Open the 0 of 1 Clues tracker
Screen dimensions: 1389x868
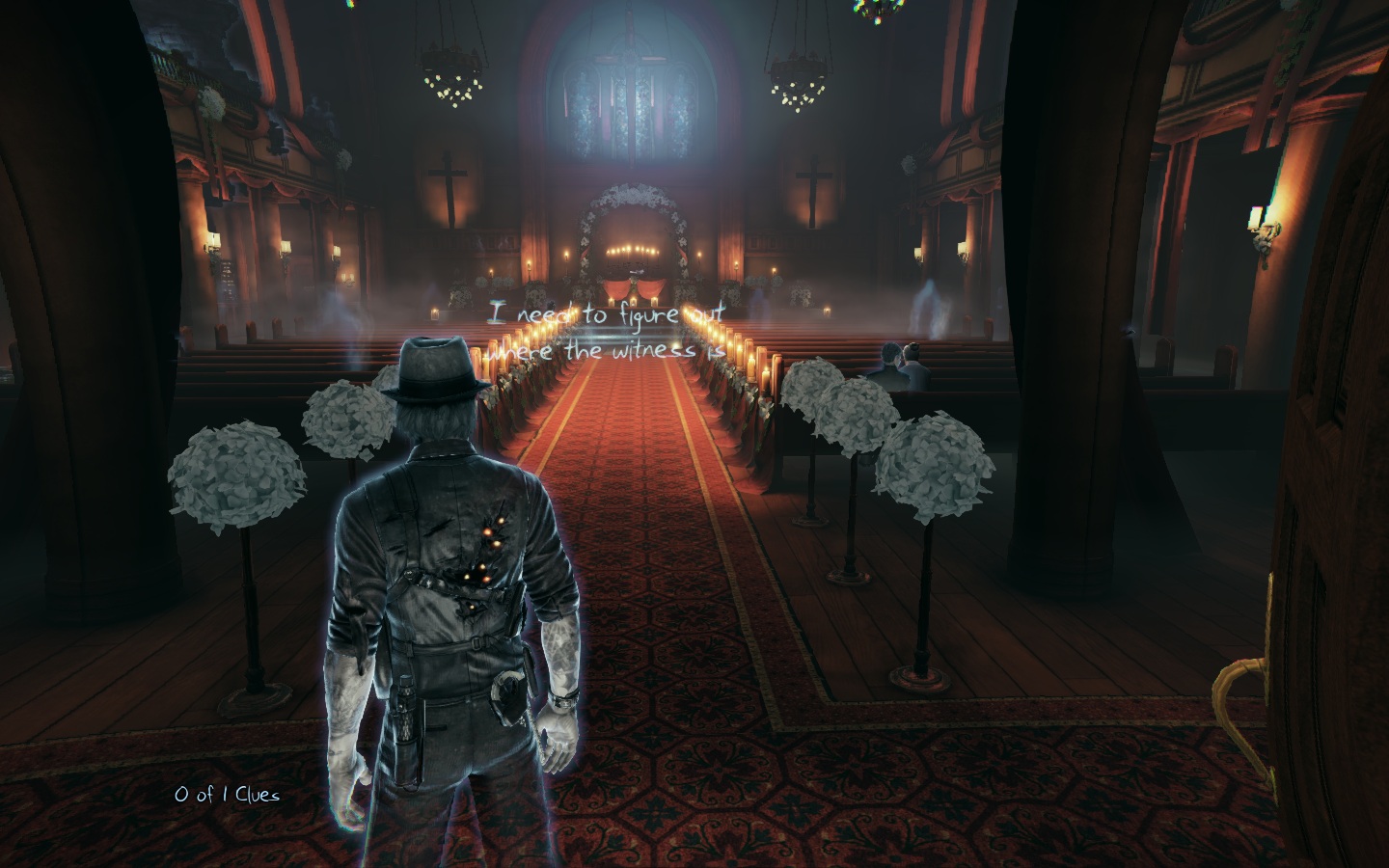(x=227, y=795)
